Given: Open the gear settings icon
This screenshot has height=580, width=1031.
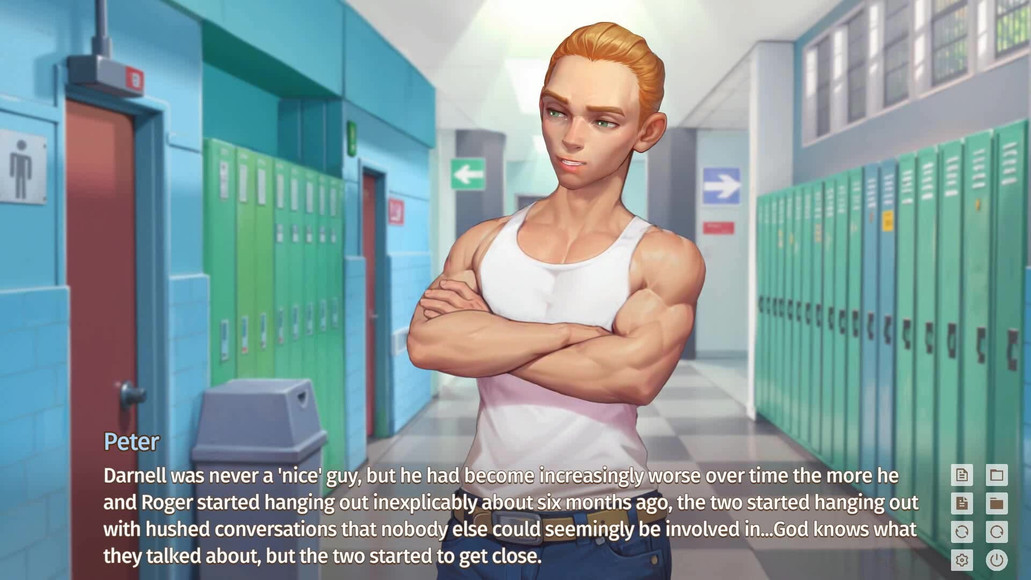Looking at the screenshot, I should point(962,560).
